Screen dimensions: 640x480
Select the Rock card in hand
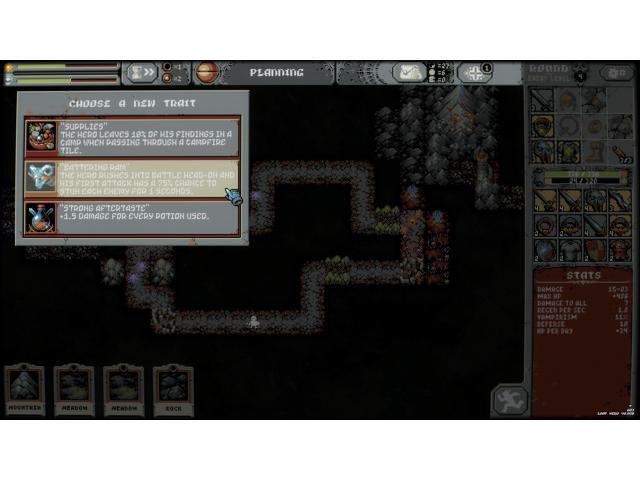173,389
